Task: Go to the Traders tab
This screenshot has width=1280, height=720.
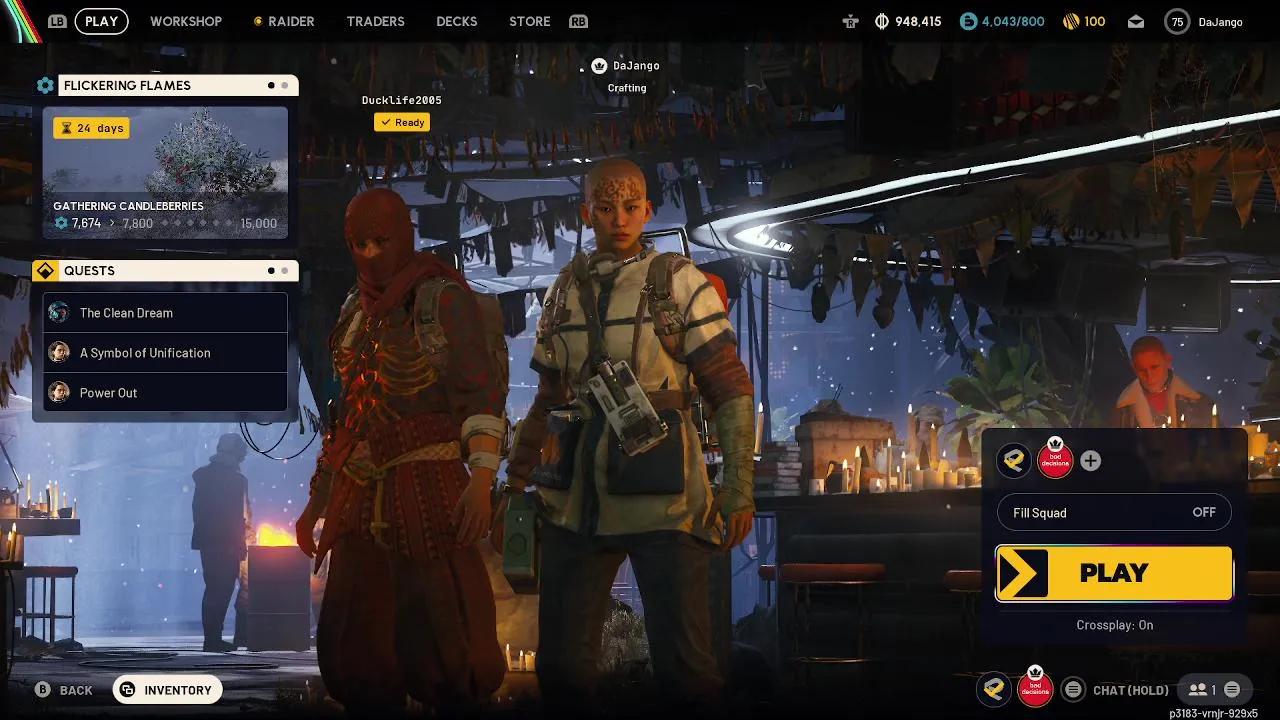Action: (x=375, y=21)
